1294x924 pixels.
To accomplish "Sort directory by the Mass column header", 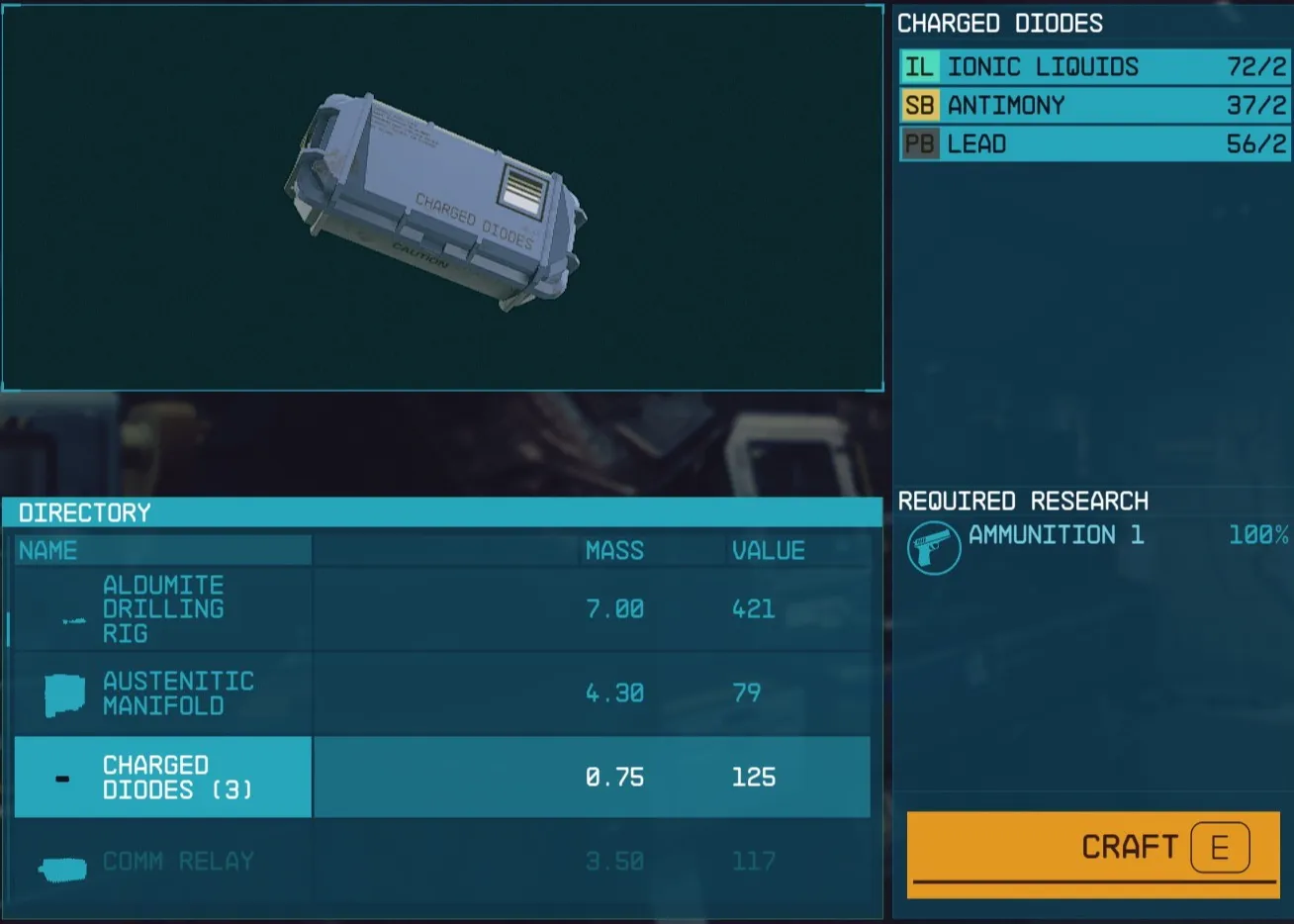I will (x=613, y=551).
